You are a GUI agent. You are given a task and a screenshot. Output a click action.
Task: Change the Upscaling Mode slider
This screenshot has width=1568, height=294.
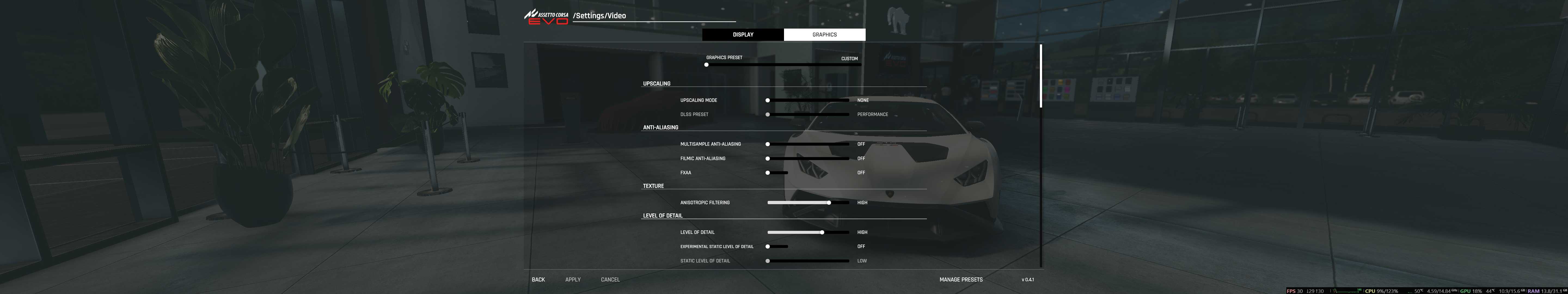click(808, 100)
